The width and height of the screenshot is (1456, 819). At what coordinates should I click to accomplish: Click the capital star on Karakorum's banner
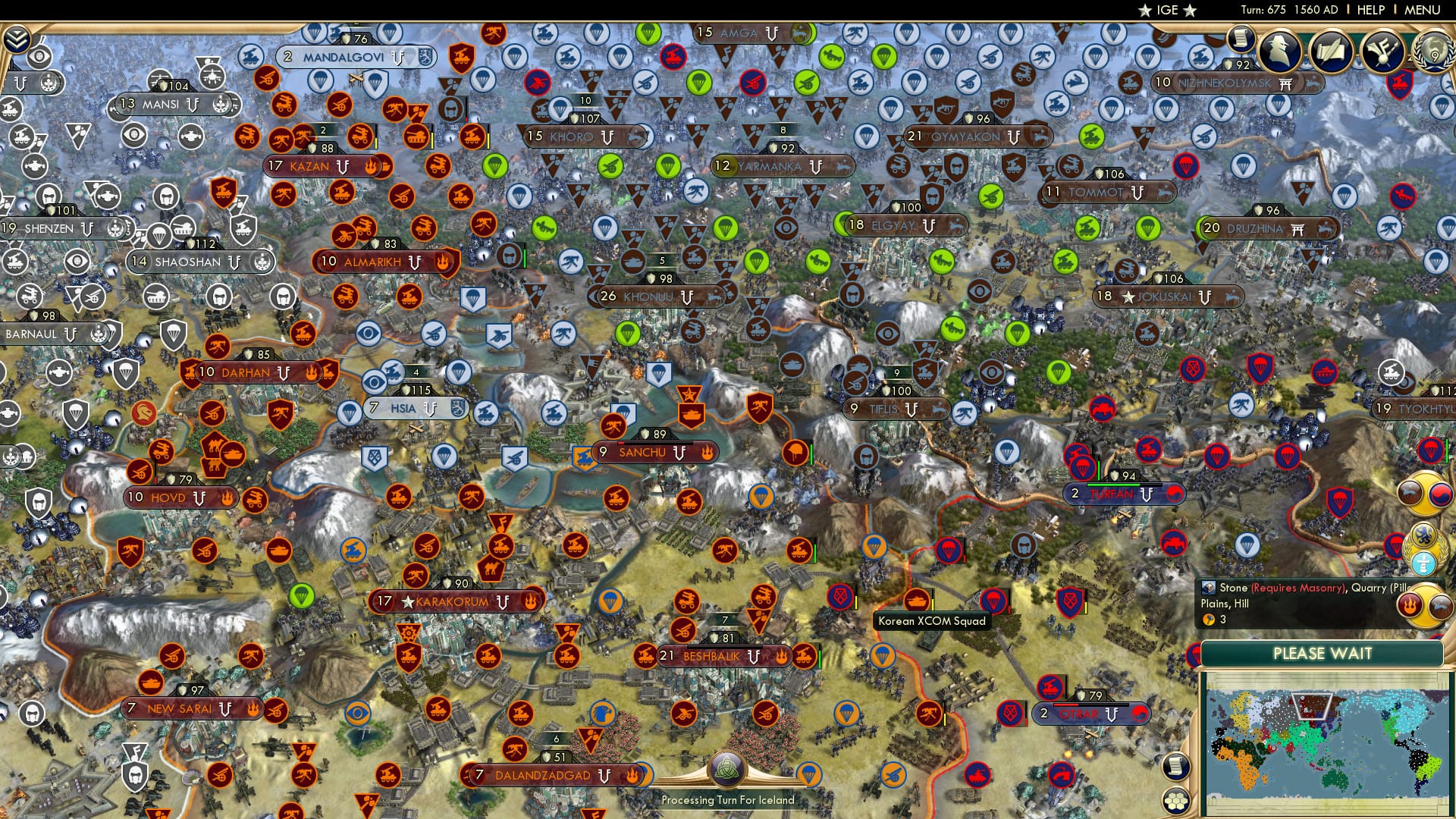408,601
